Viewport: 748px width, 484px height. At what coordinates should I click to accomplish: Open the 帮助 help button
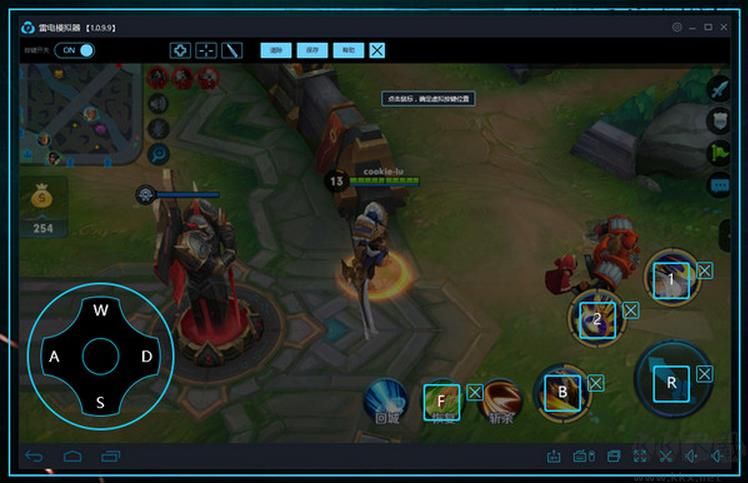pyautogui.click(x=346, y=50)
